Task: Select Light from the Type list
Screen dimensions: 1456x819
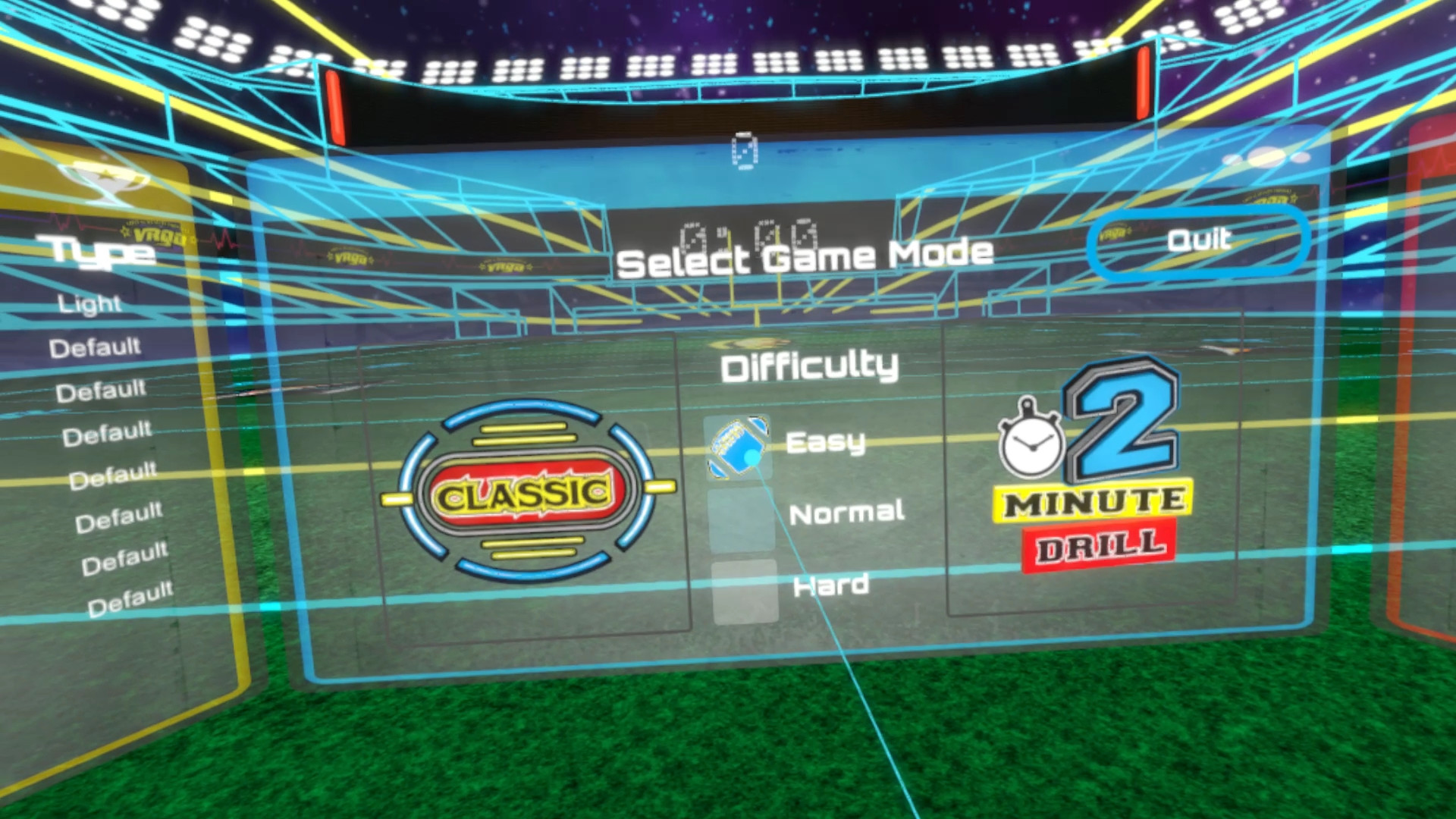Action: tap(89, 303)
